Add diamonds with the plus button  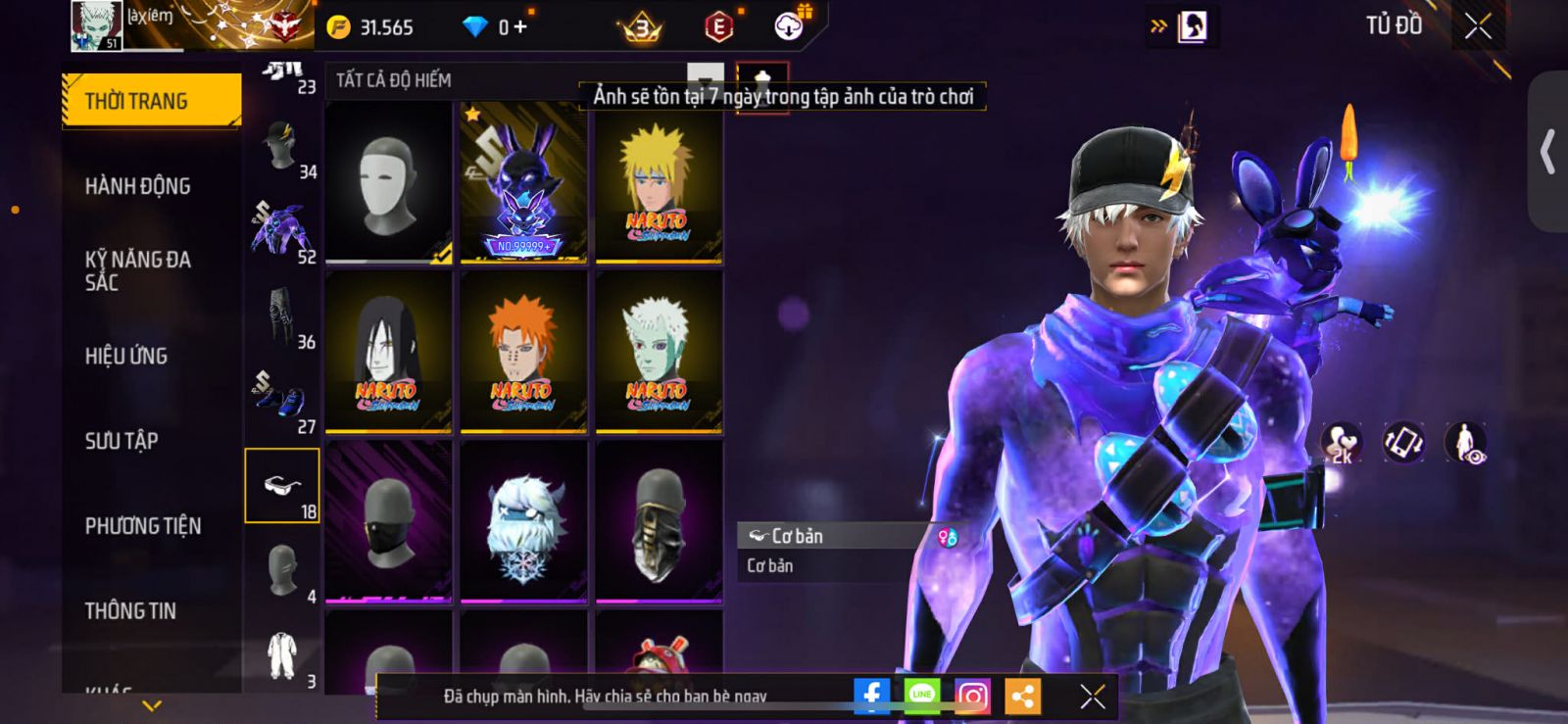tap(520, 27)
